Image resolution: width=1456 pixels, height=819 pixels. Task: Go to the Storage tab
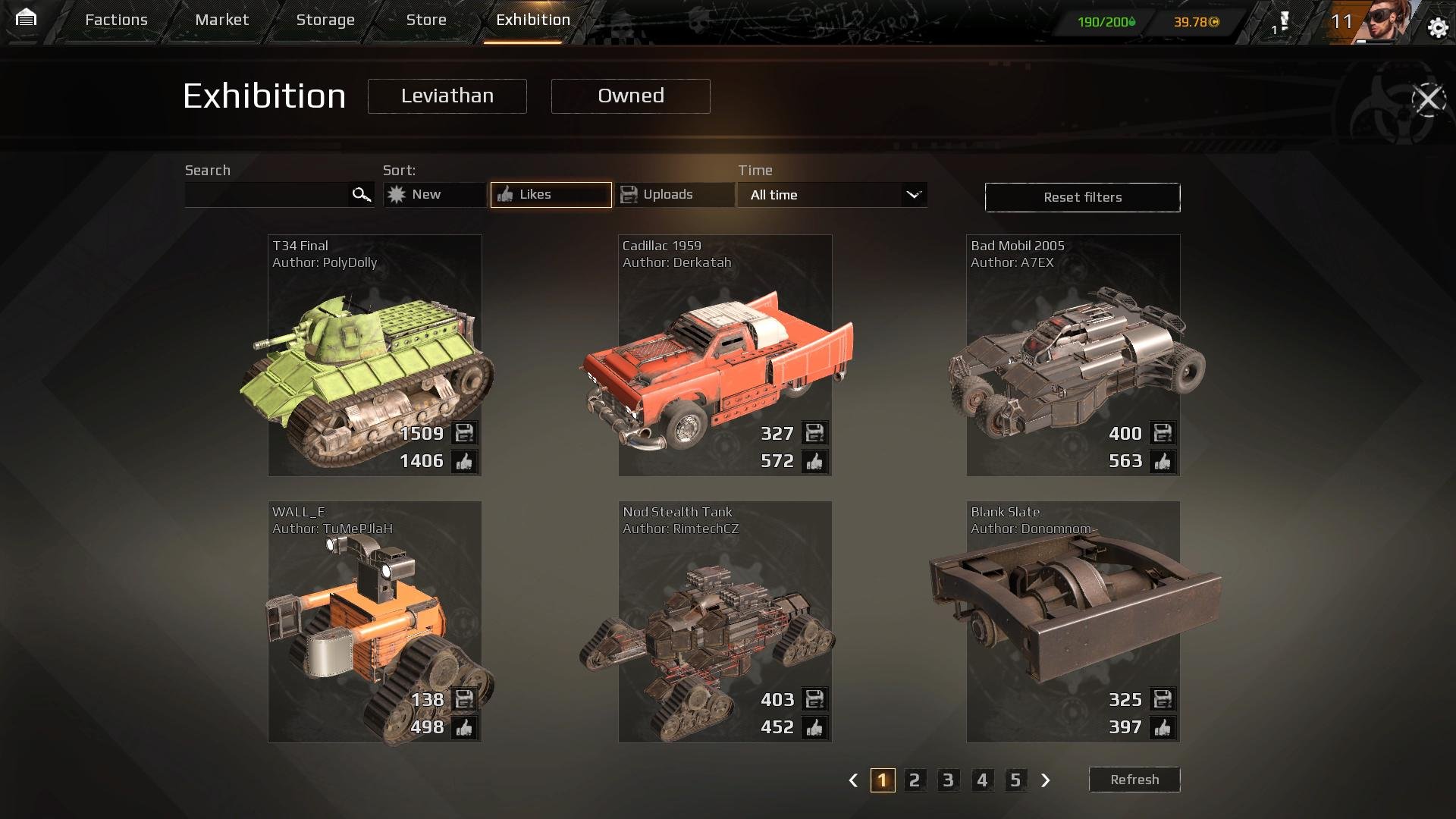click(325, 20)
